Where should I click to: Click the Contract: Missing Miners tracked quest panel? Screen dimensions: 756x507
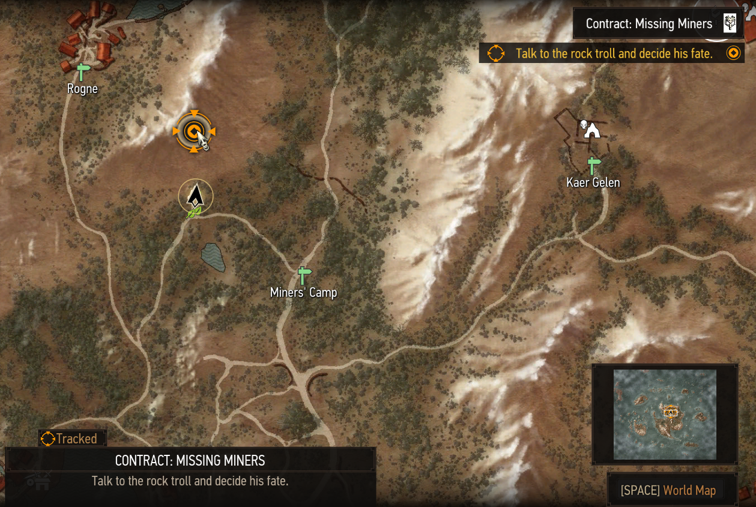[190, 472]
